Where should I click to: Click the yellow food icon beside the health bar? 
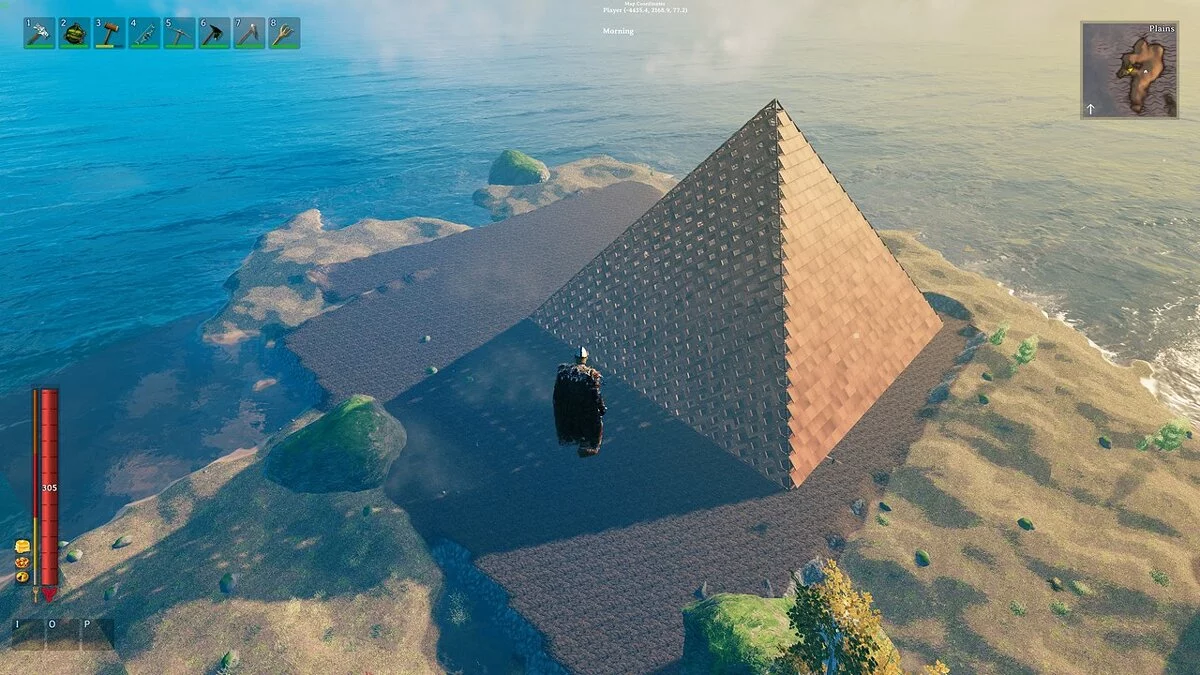[21, 547]
